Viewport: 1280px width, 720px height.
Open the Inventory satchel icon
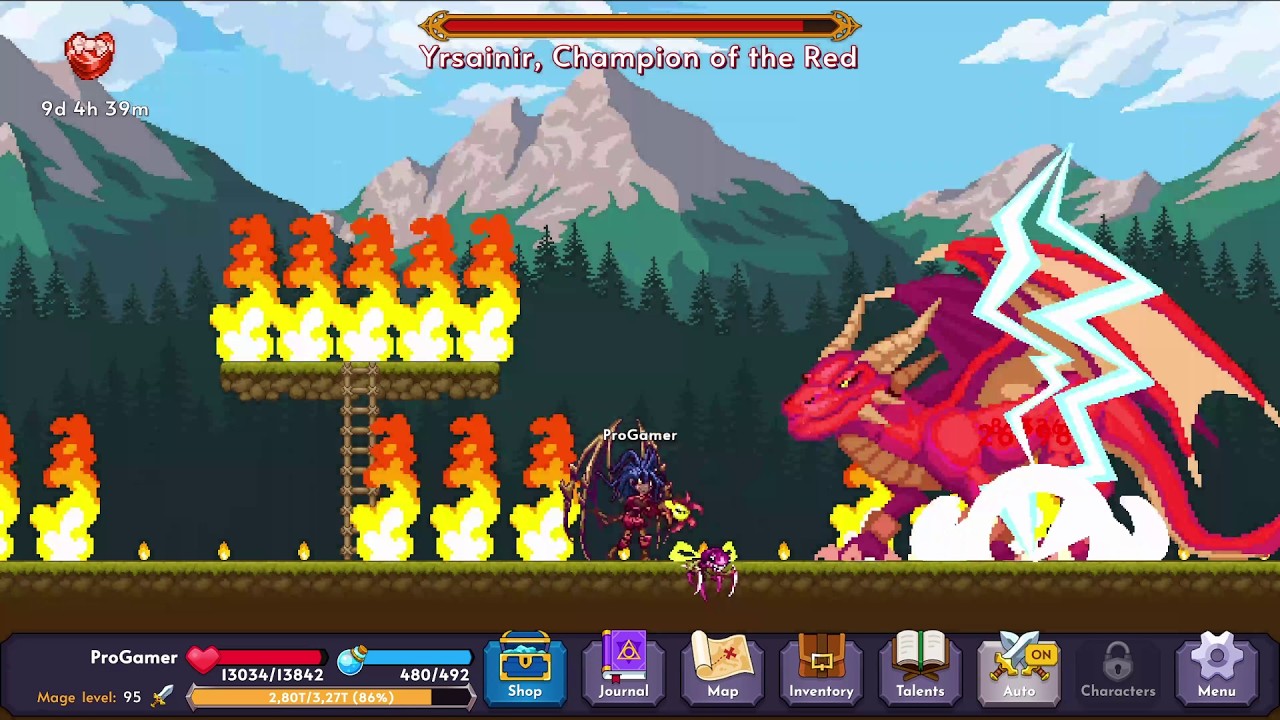click(821, 660)
